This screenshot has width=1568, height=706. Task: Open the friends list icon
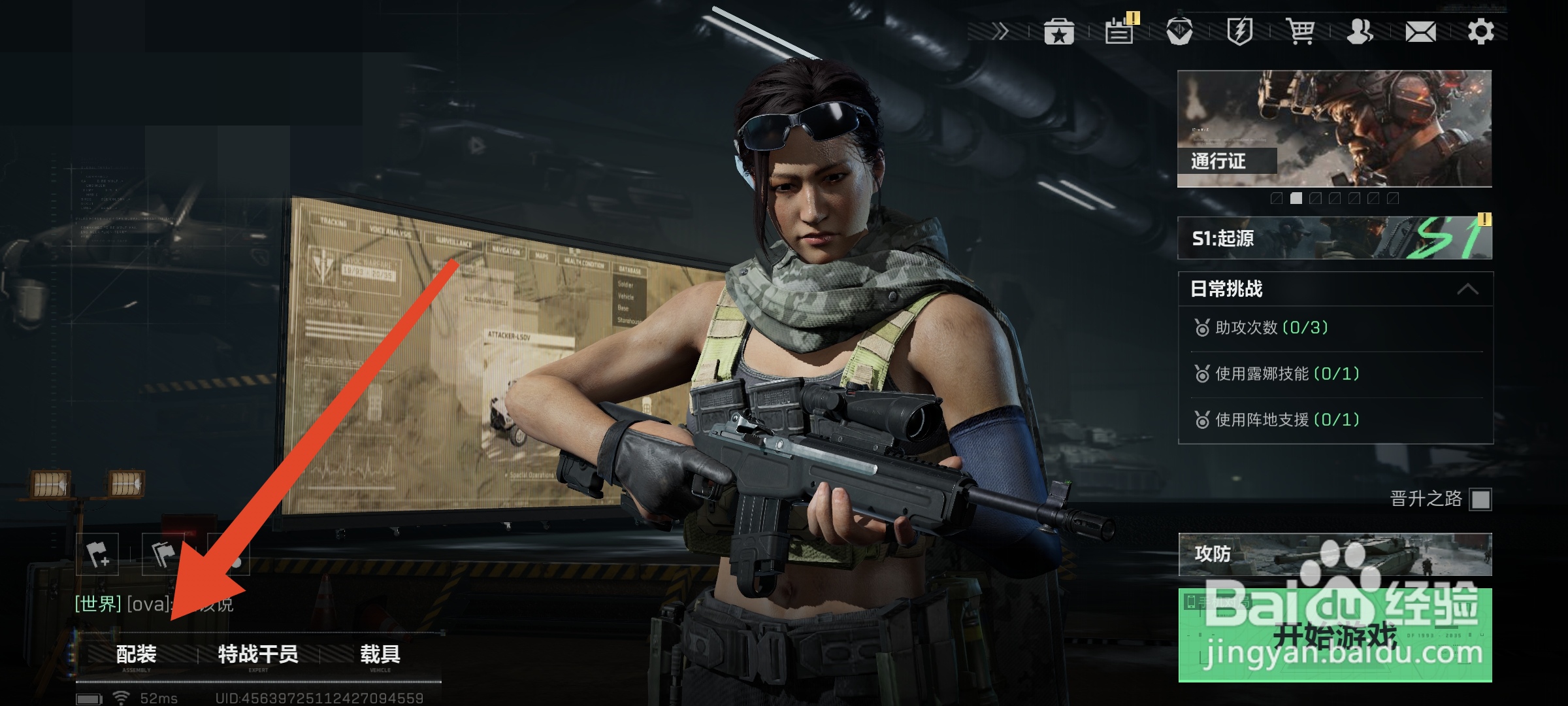pyautogui.click(x=1360, y=31)
